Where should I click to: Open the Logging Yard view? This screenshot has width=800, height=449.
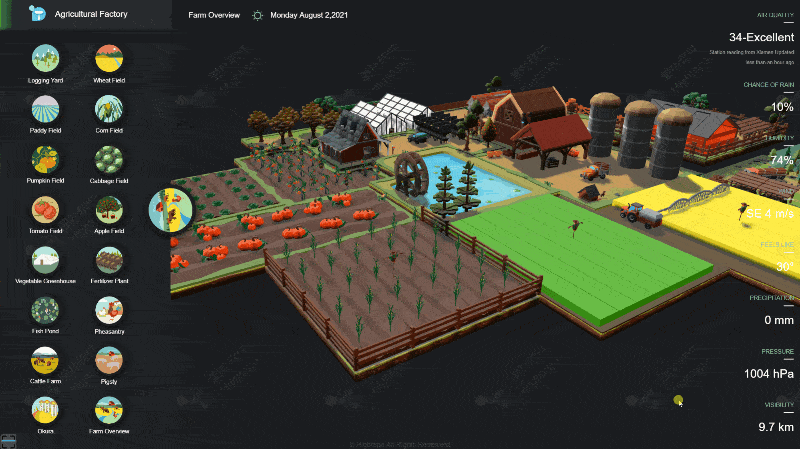[45, 58]
